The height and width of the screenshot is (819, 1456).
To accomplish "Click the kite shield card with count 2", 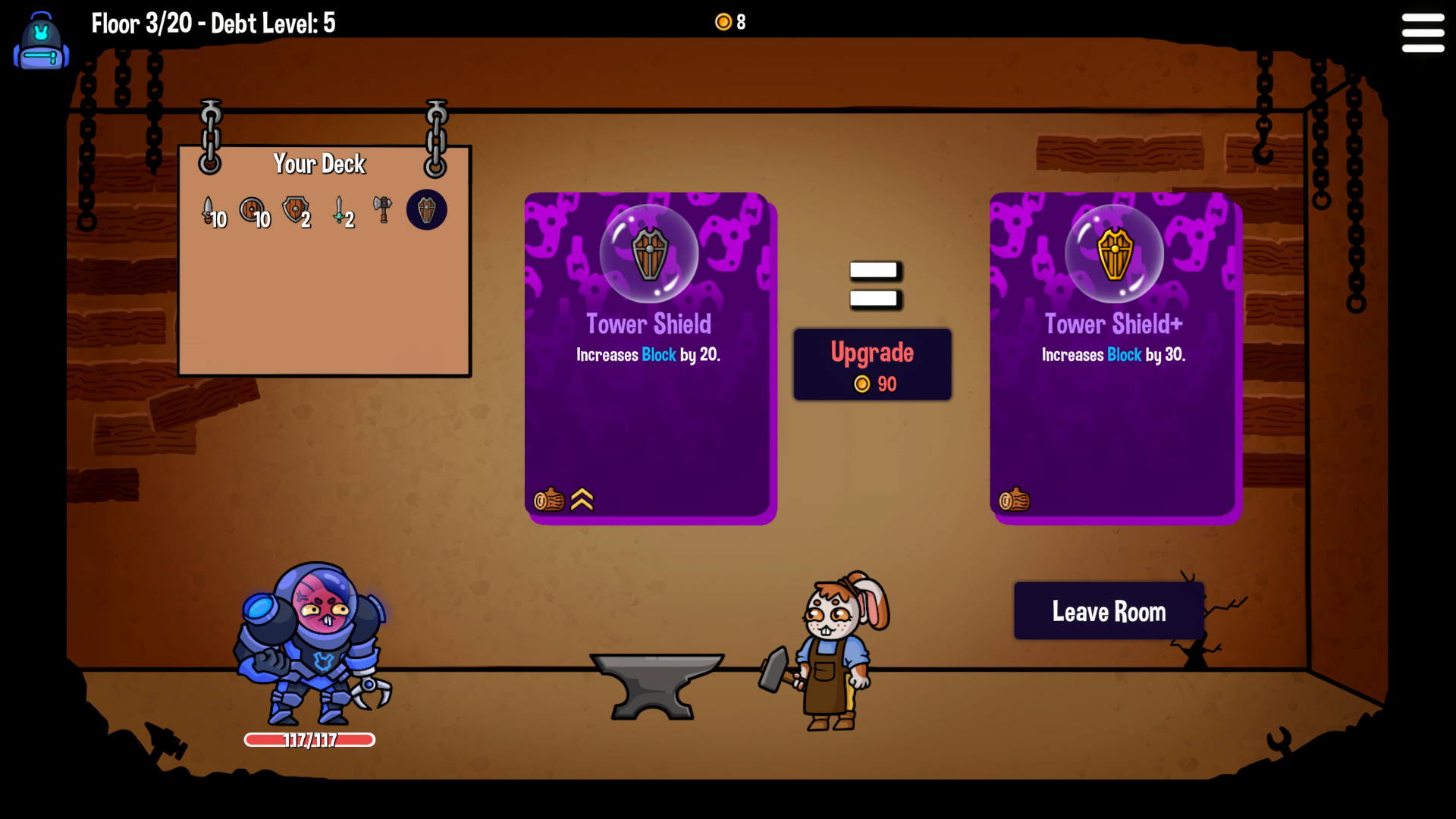I will [x=296, y=208].
